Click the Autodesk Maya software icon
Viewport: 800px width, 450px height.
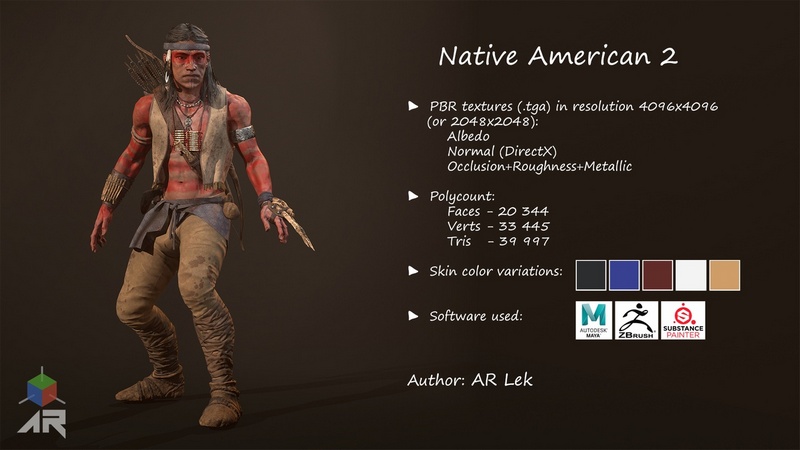point(594,320)
